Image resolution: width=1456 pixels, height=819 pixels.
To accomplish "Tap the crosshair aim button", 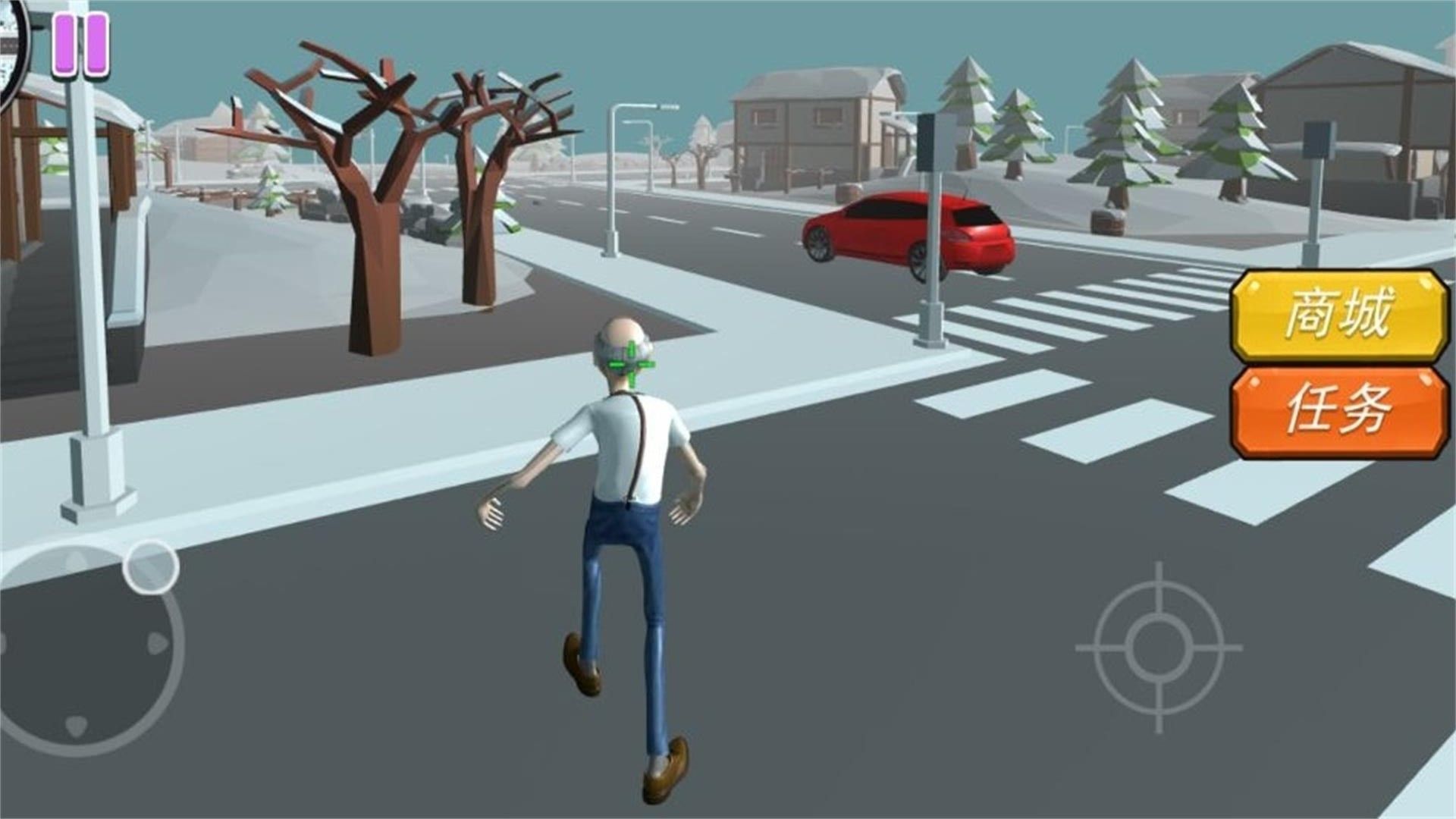I will 1158,647.
